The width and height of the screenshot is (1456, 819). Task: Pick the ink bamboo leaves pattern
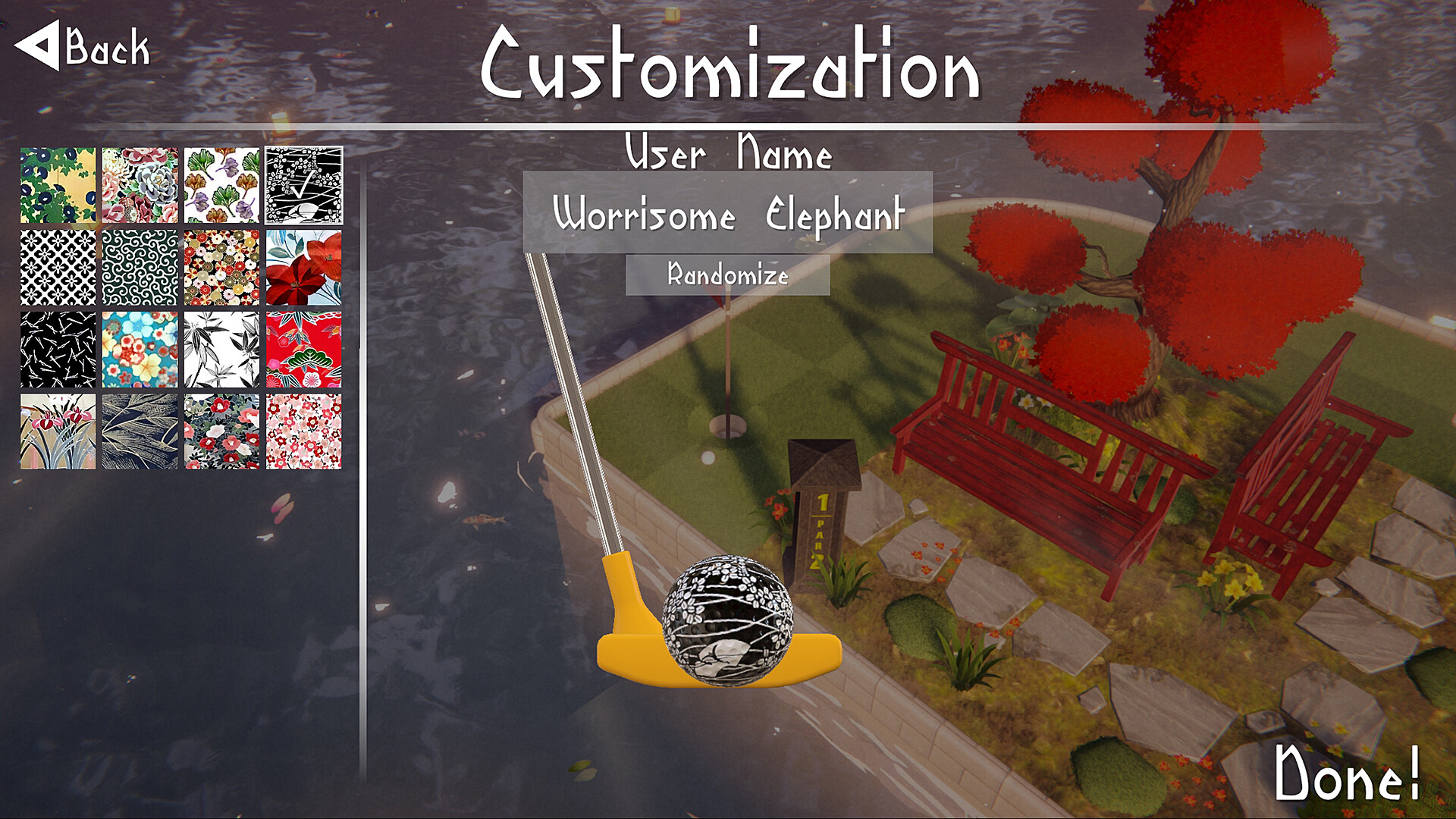[x=222, y=349]
